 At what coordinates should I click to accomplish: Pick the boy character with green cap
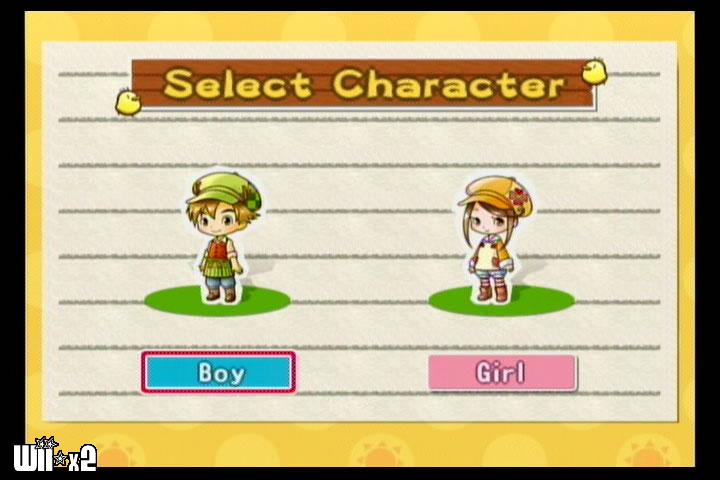218,238
